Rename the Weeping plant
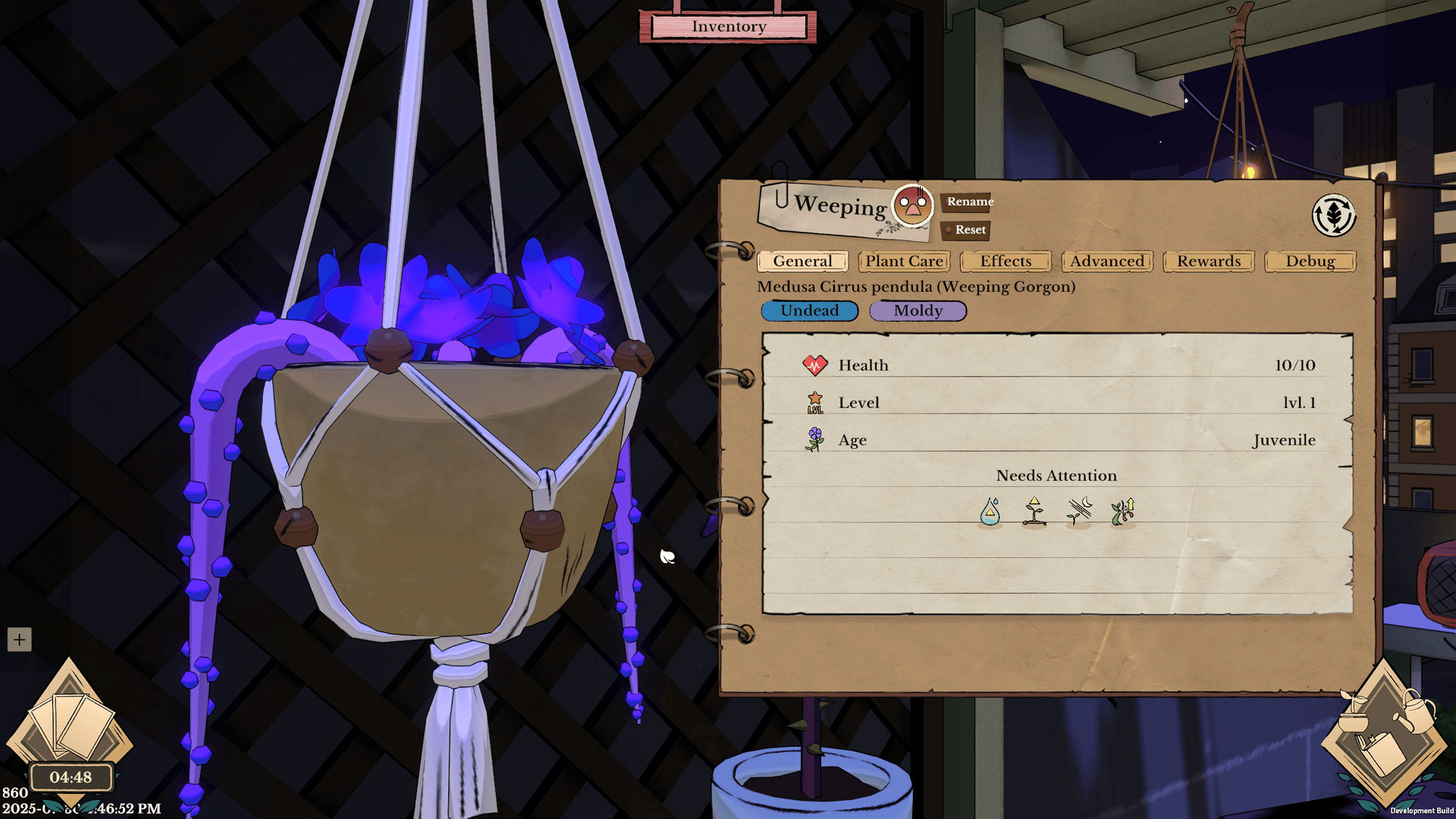Viewport: 1456px width, 819px height. (968, 202)
